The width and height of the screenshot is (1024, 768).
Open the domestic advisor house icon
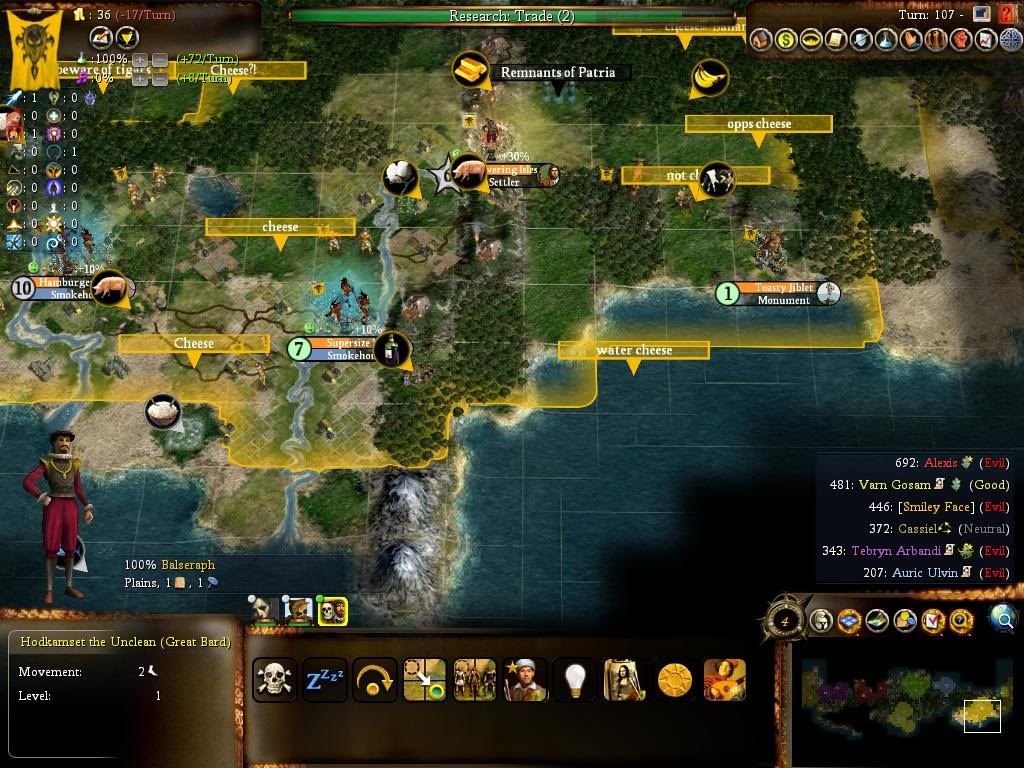(762, 40)
